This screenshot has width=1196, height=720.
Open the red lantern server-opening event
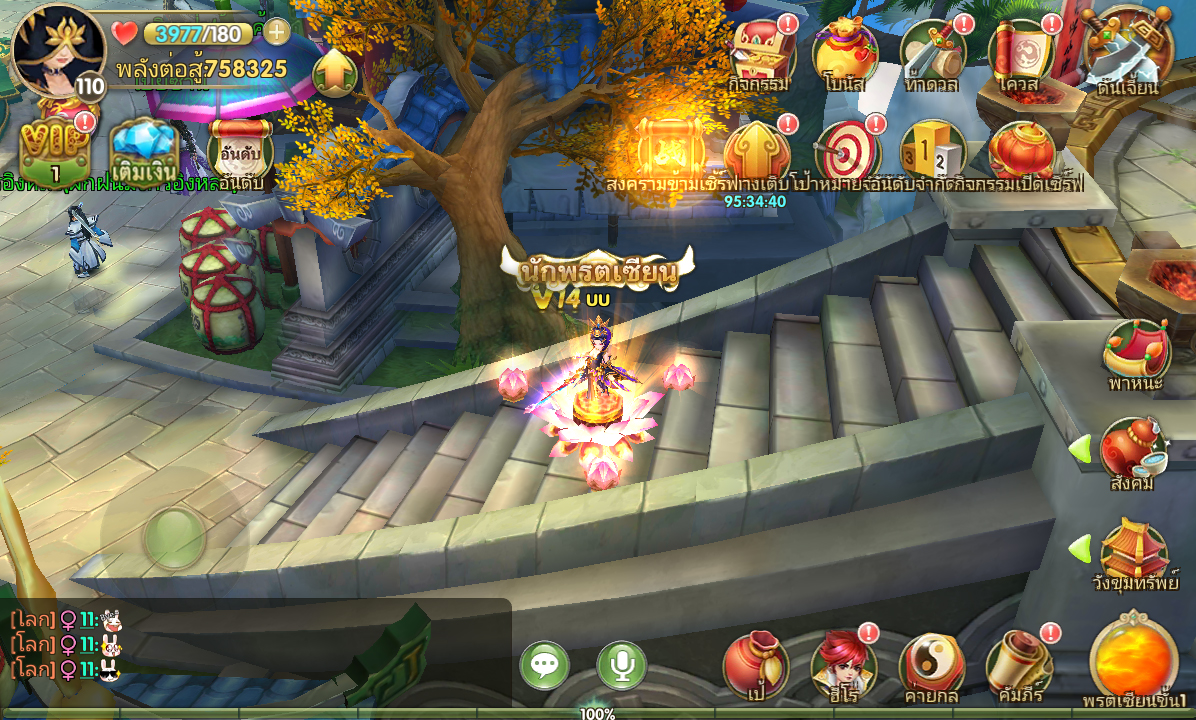tap(1022, 152)
